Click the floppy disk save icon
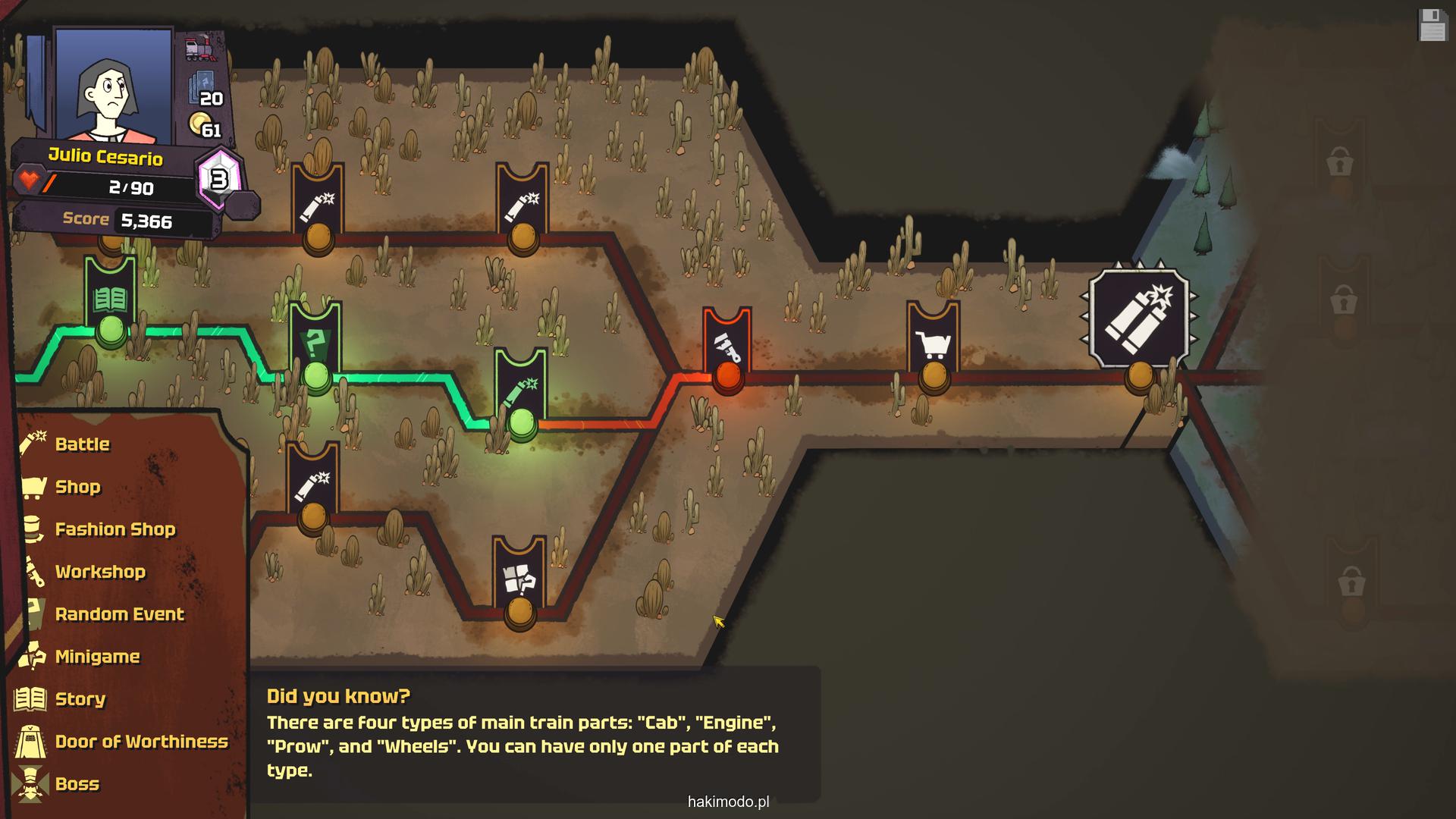Viewport: 1456px width, 819px height. (1432, 25)
